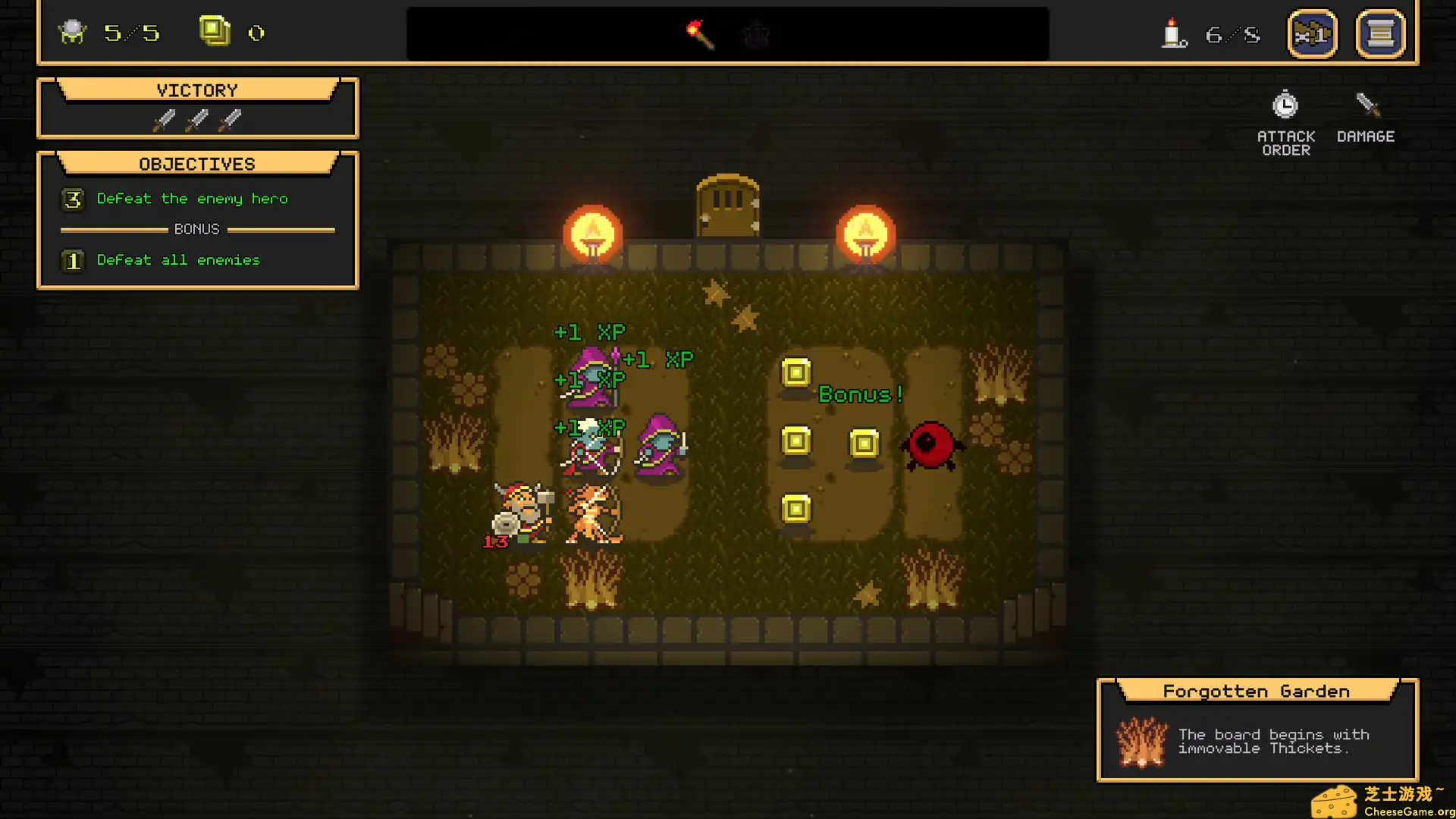Click the gold cards icon next to zero
The width and height of the screenshot is (1456, 819).
click(215, 32)
